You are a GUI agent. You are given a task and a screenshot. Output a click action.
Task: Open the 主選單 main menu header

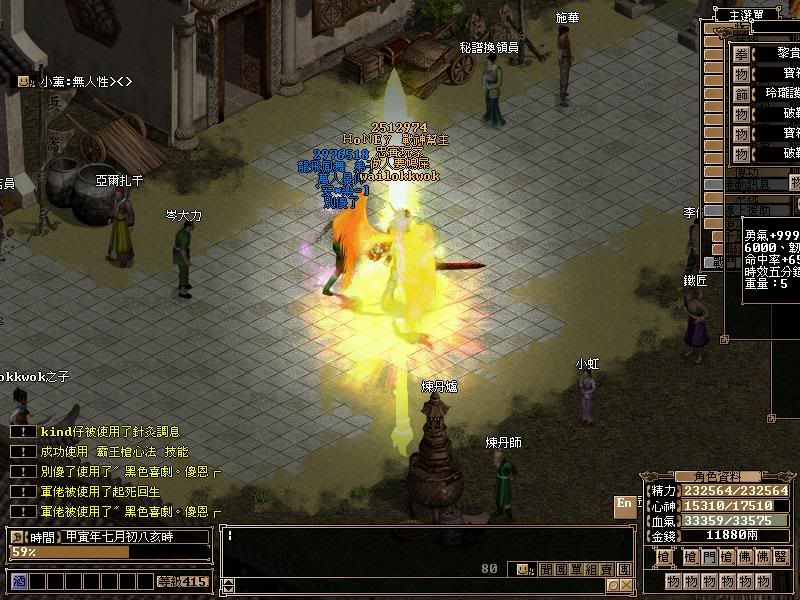tap(747, 14)
